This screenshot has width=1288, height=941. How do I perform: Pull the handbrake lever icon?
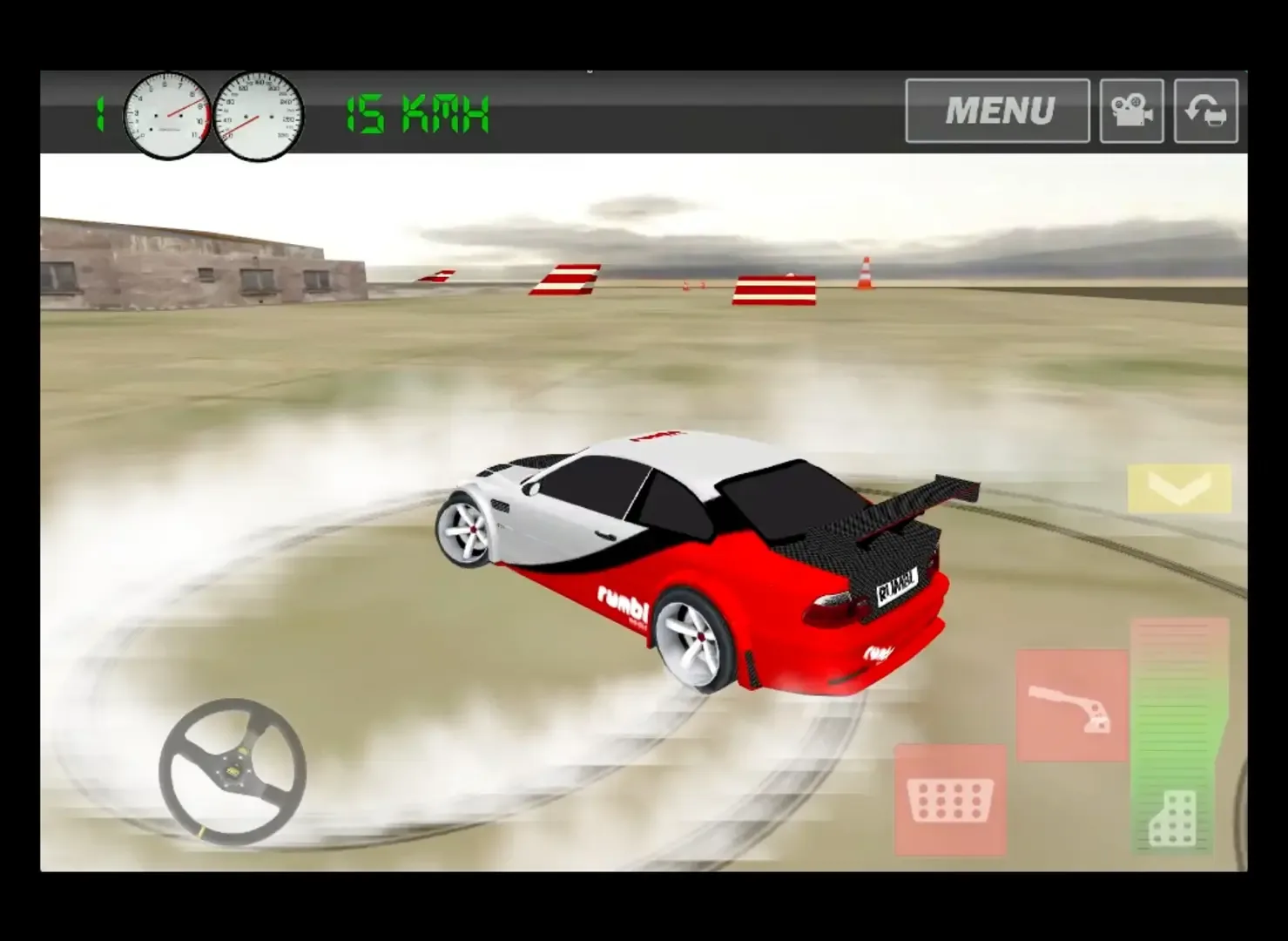1073,706
